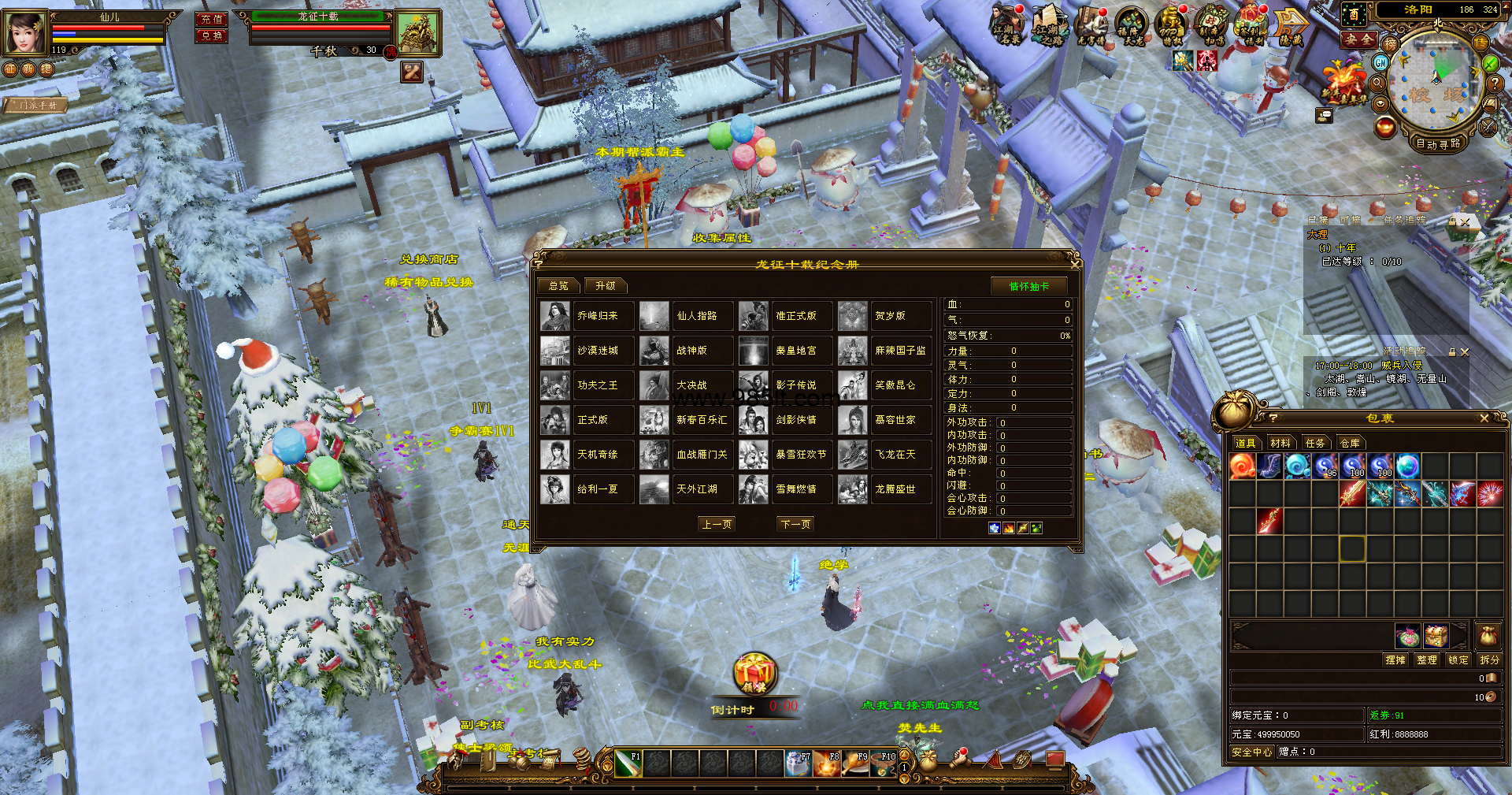Activate 自动寻路 auto-pathfinding below the minimap

[x=1438, y=143]
